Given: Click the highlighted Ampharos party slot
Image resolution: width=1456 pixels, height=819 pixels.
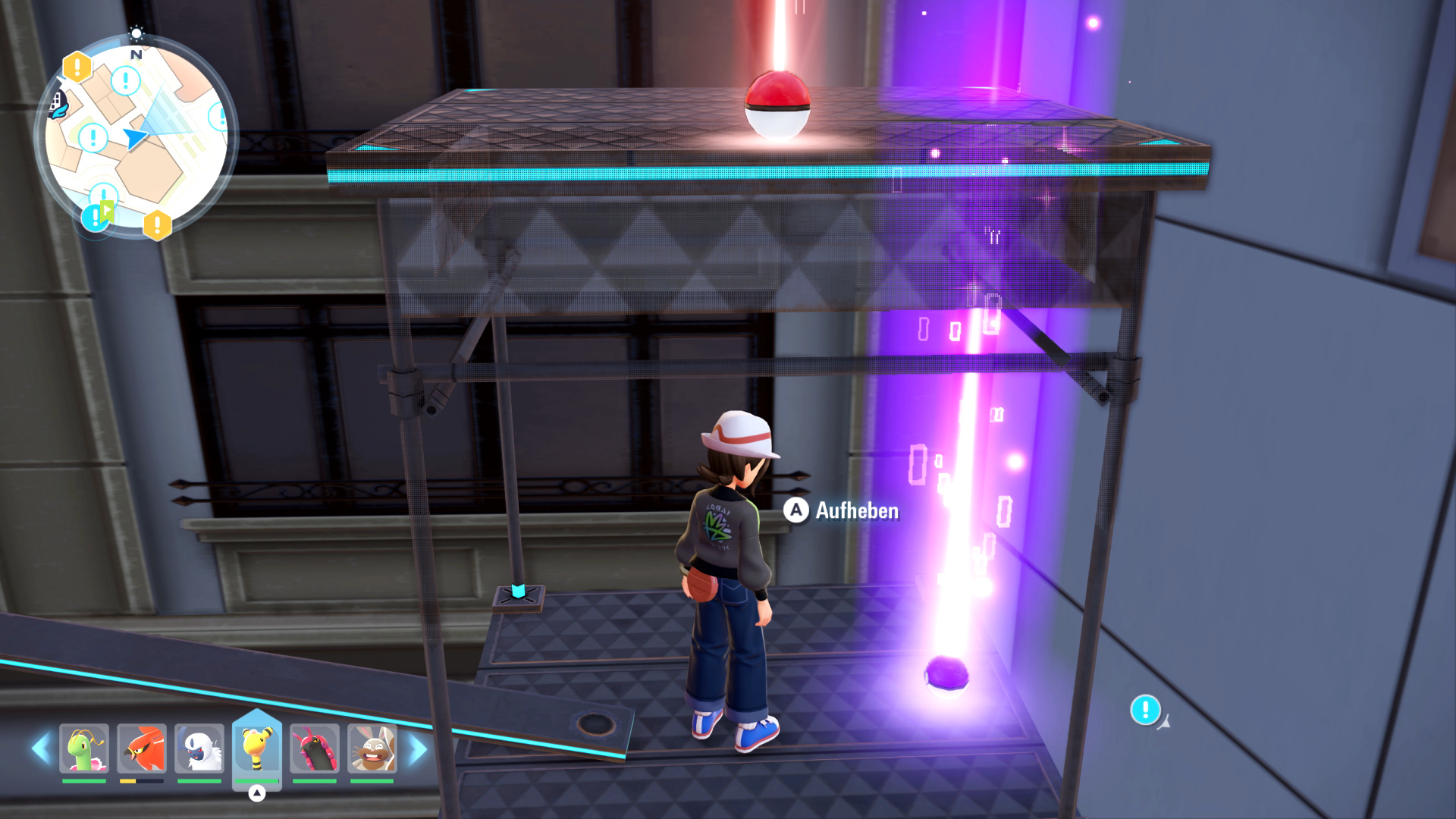Looking at the screenshot, I should pos(257,748).
